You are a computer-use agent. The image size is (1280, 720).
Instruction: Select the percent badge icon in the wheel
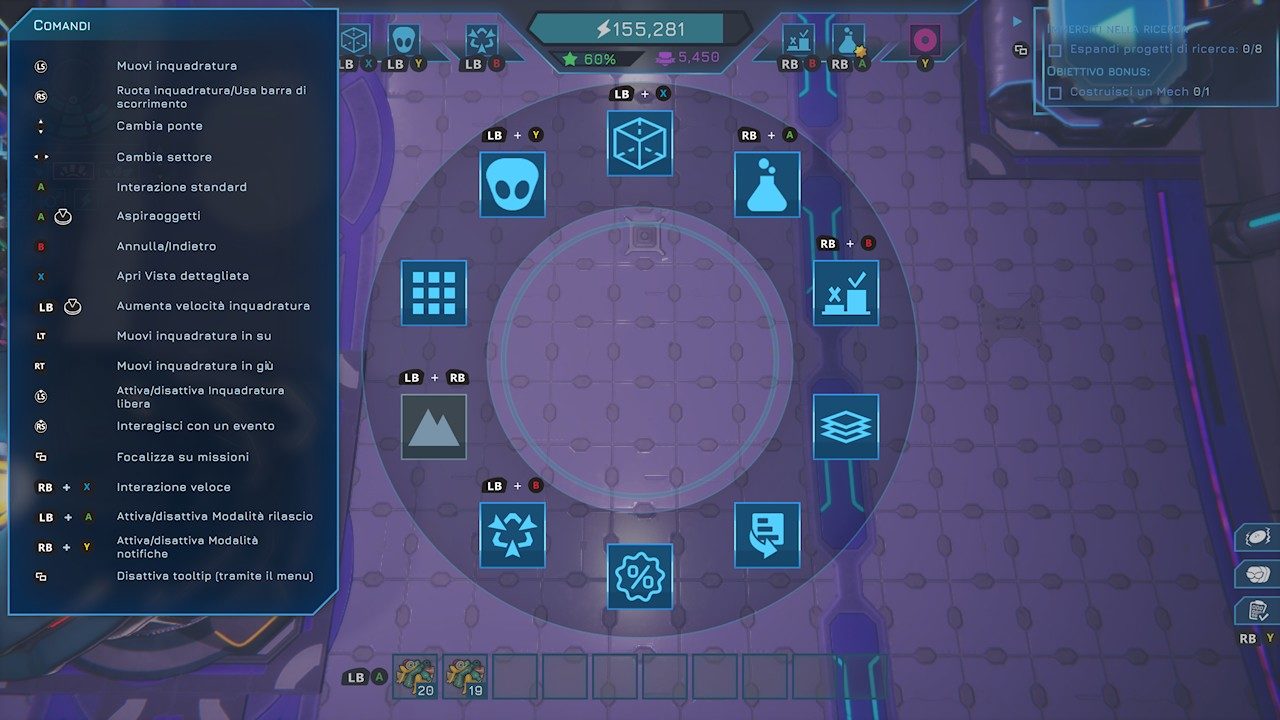pos(640,576)
